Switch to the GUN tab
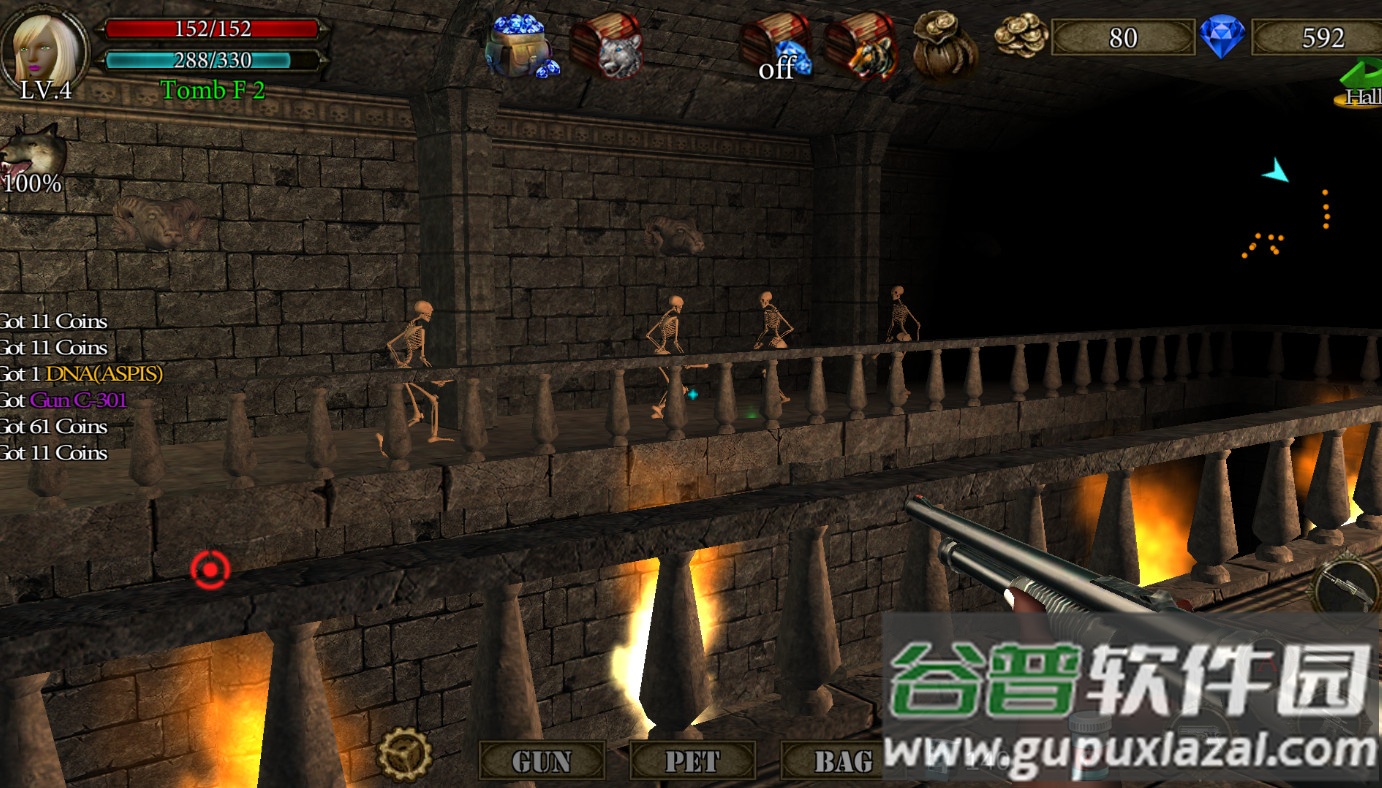The height and width of the screenshot is (788, 1382). point(540,761)
